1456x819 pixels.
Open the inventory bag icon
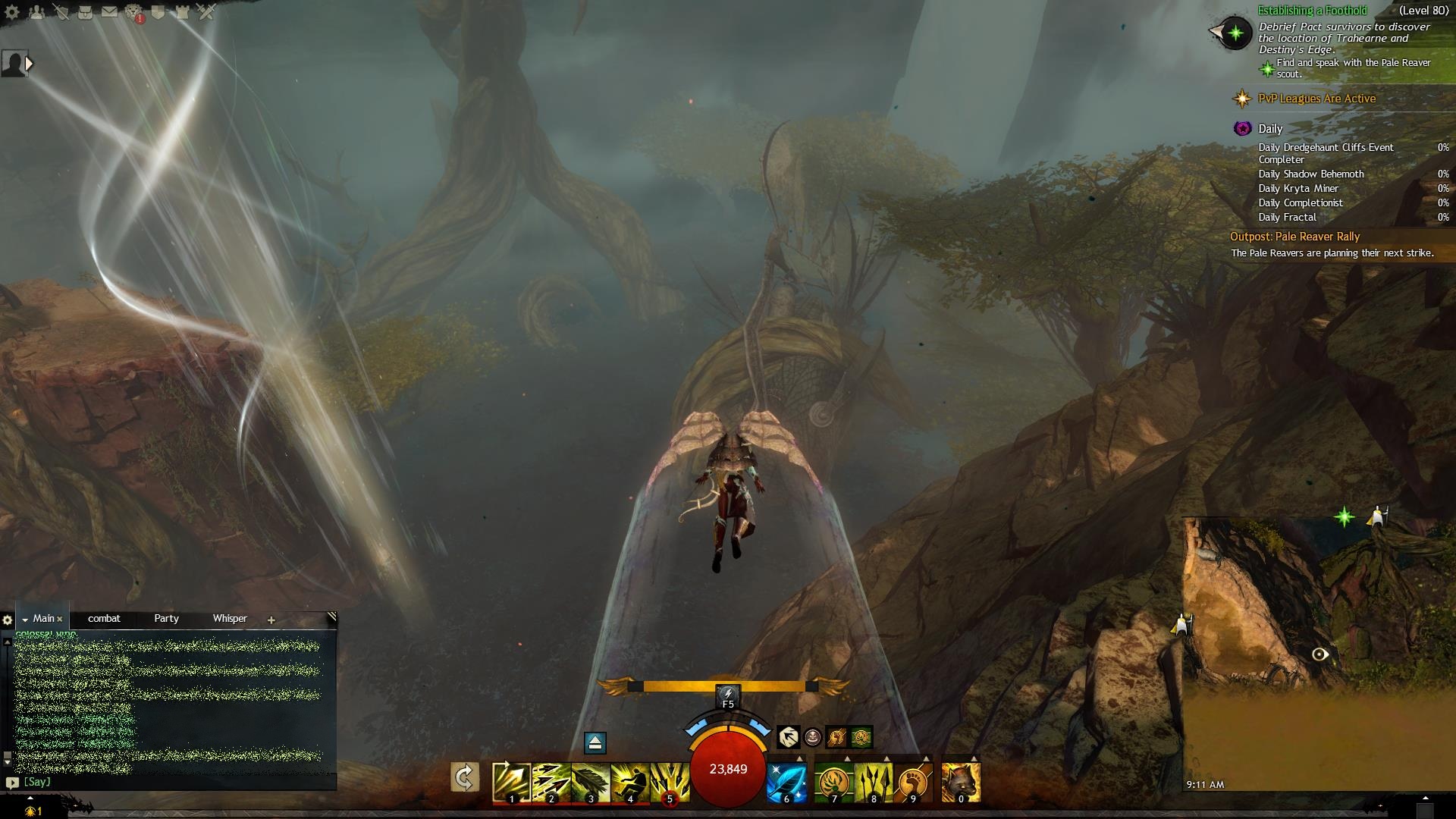[x=85, y=12]
